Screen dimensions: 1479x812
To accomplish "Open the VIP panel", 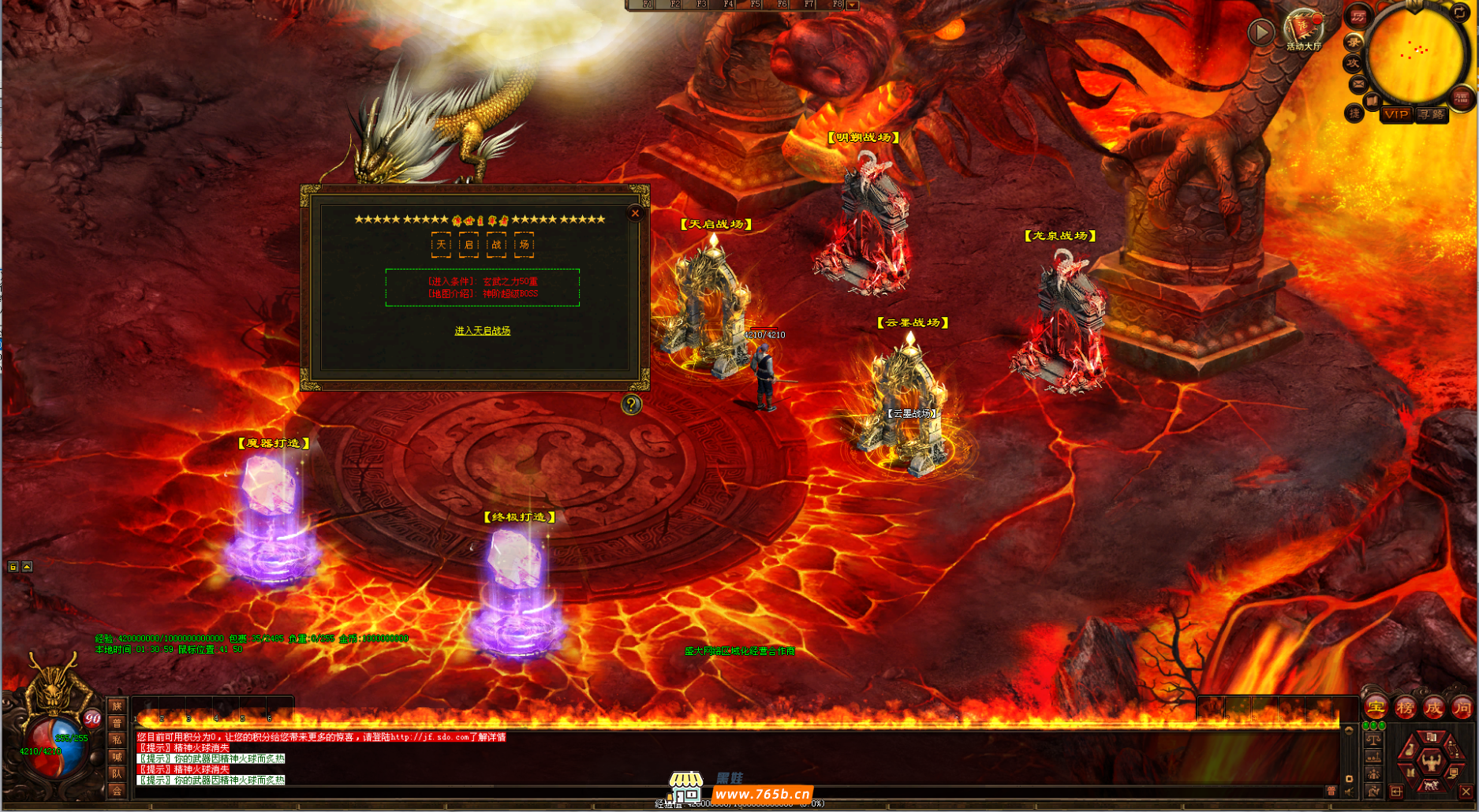I will (1396, 114).
